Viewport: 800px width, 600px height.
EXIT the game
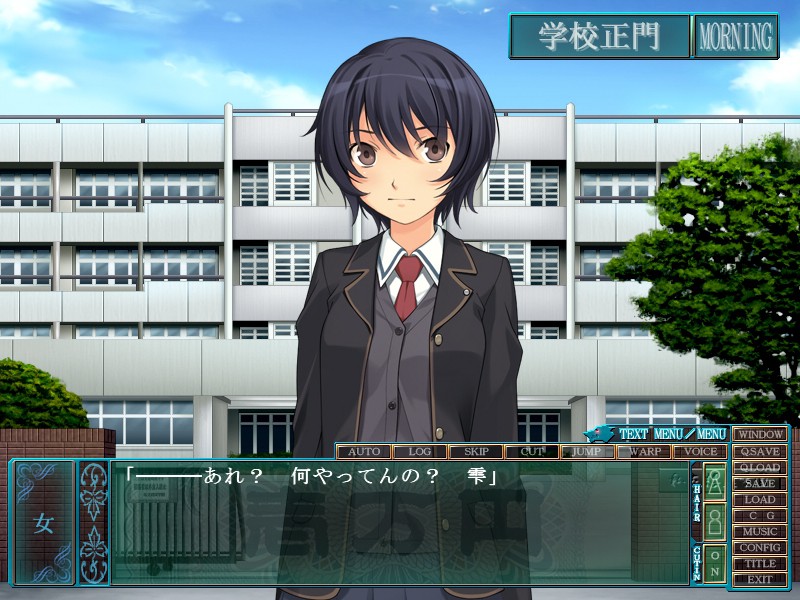click(760, 579)
